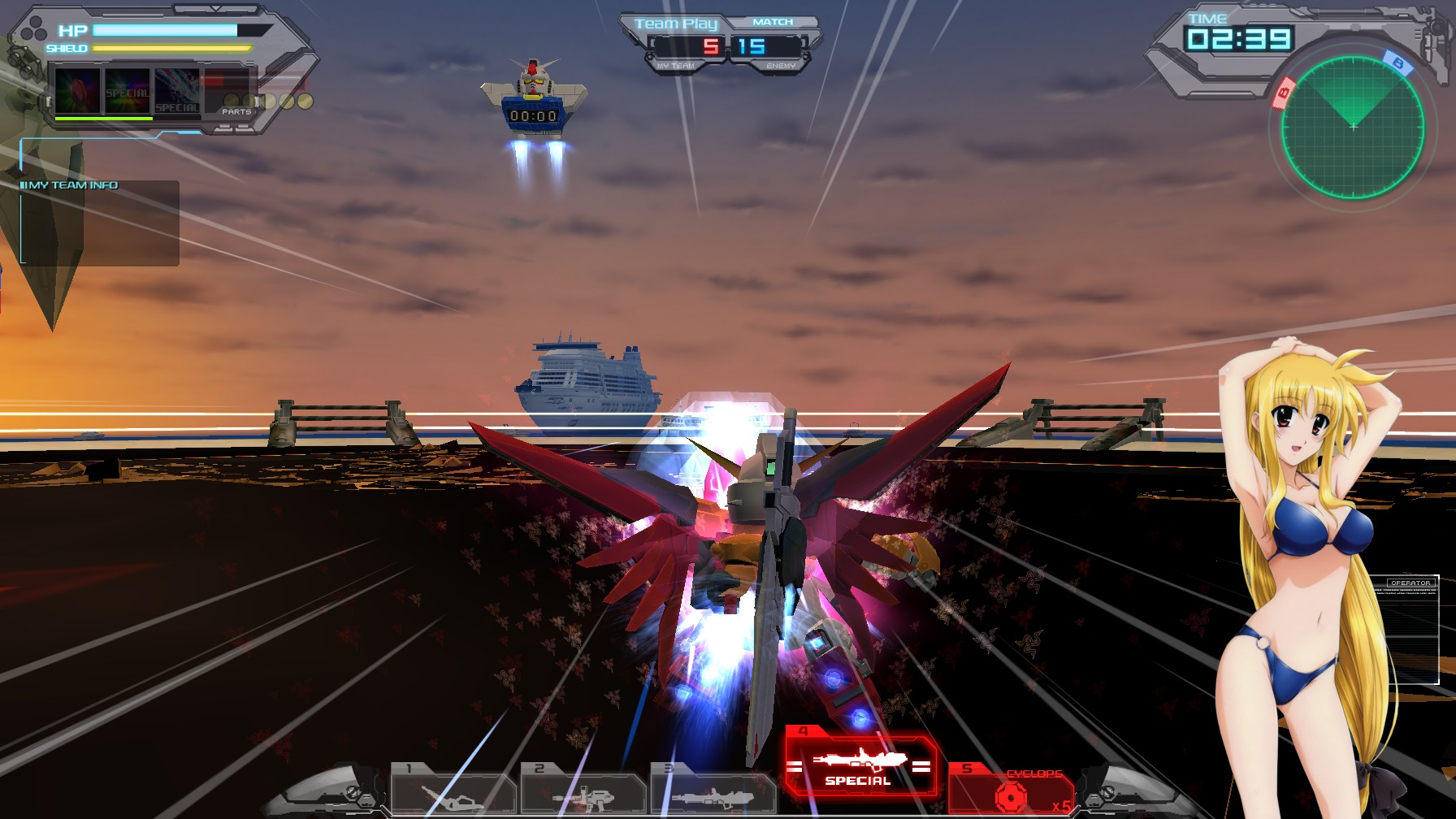Collapse the OPERATOR panel on the right
The image size is (1456, 819).
click(x=1410, y=583)
